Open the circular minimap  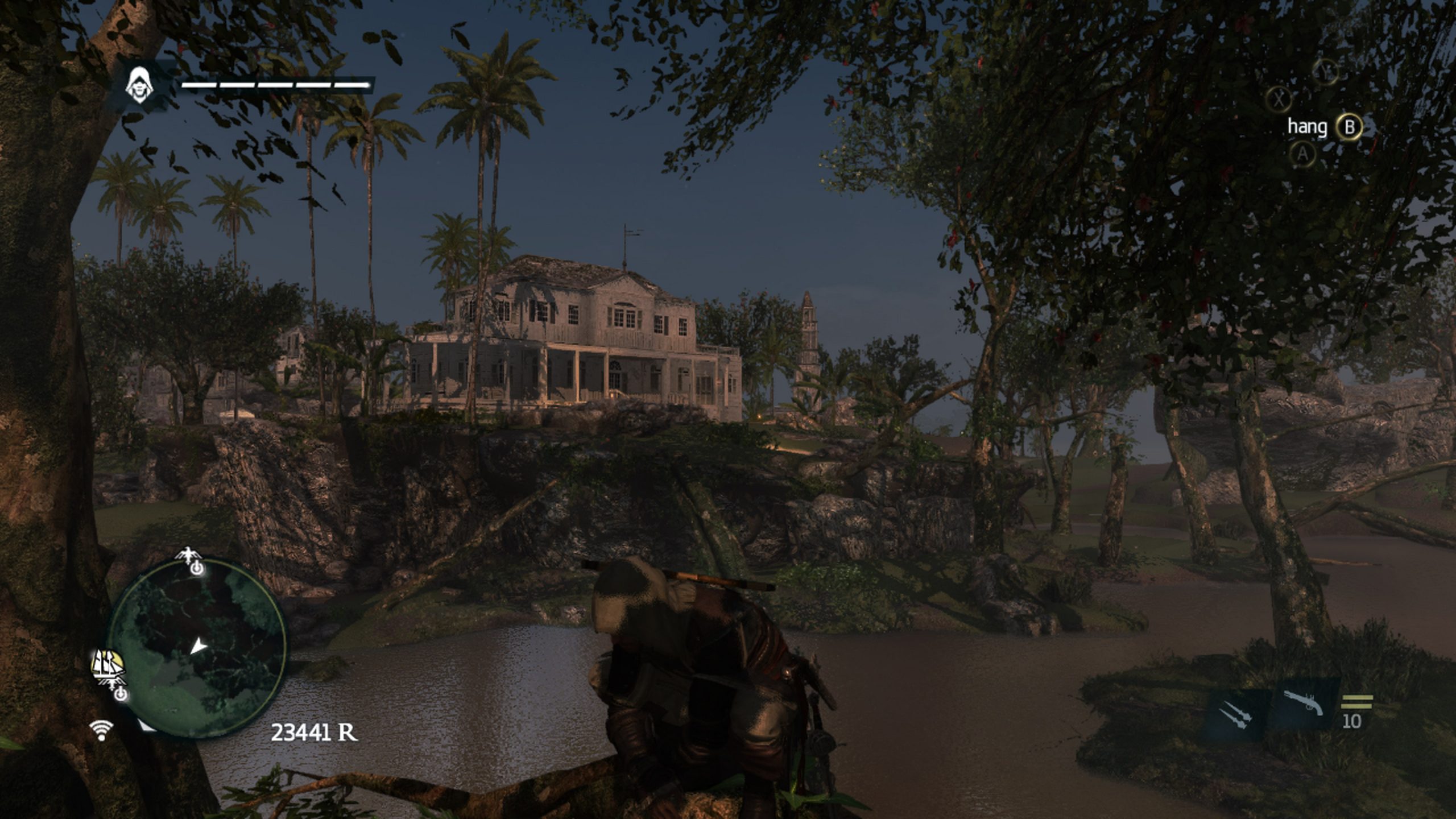point(197,648)
